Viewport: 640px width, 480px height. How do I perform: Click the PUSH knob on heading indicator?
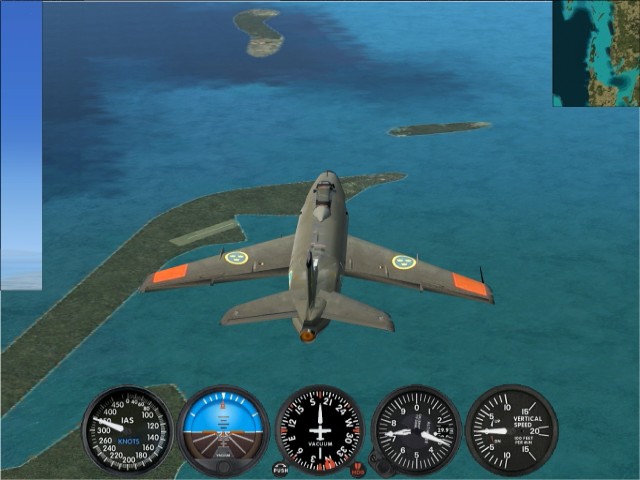(x=280, y=468)
